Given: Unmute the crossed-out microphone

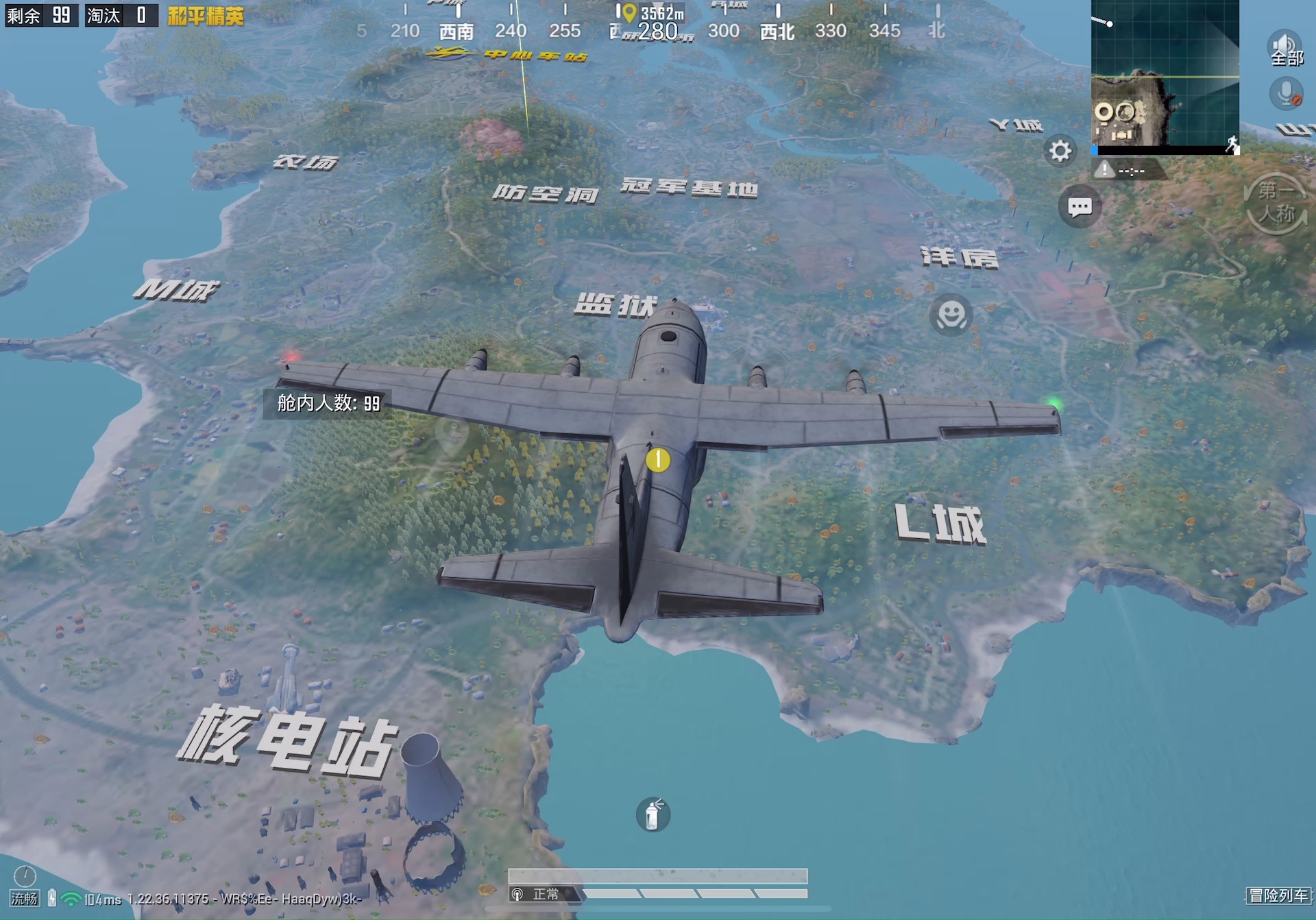Looking at the screenshot, I should tap(1286, 93).
